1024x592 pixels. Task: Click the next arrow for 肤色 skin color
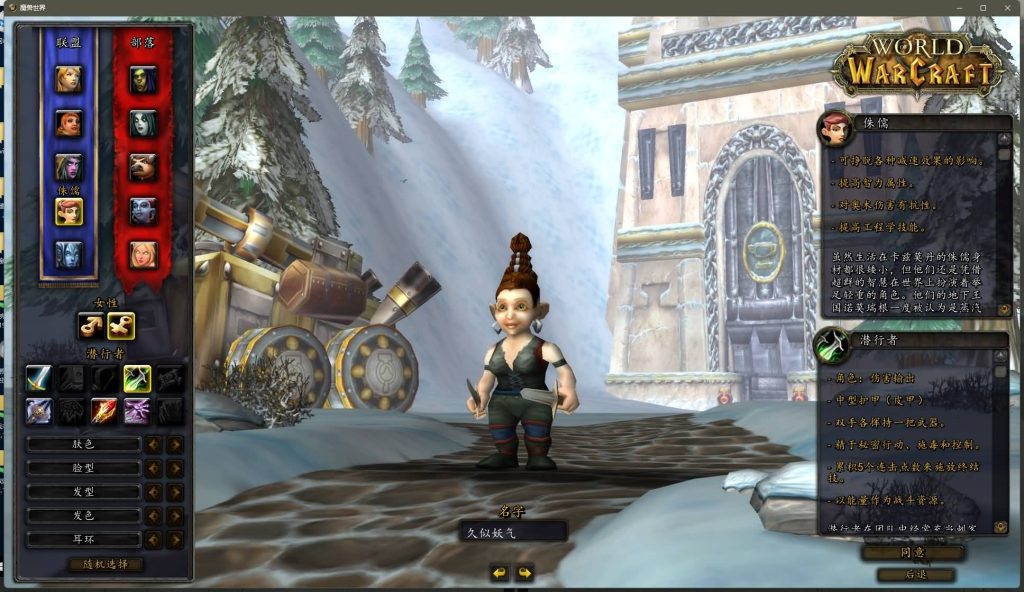click(175, 444)
